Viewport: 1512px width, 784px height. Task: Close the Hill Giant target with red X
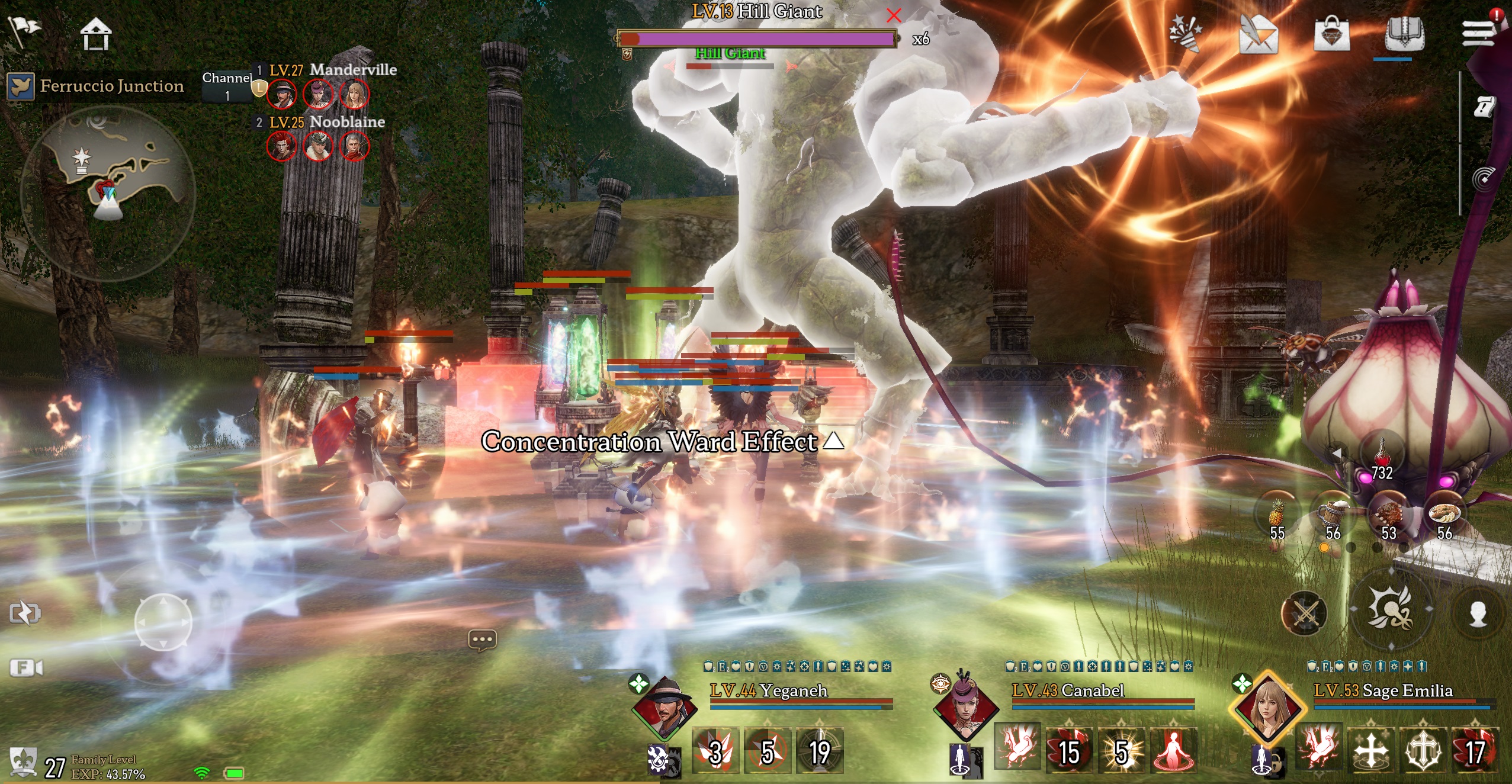click(894, 15)
